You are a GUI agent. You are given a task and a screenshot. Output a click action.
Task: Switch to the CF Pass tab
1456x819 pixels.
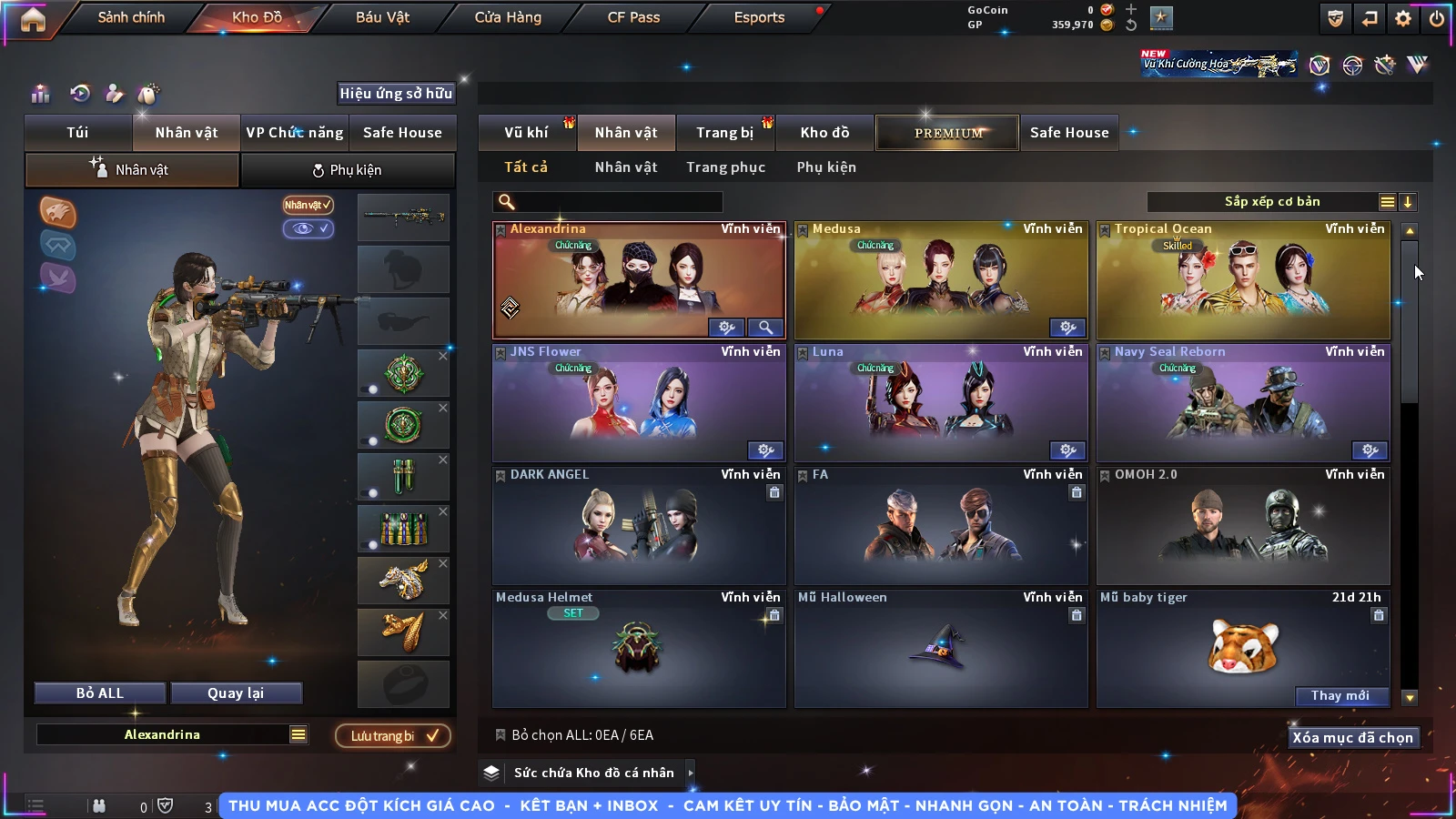pos(633,17)
